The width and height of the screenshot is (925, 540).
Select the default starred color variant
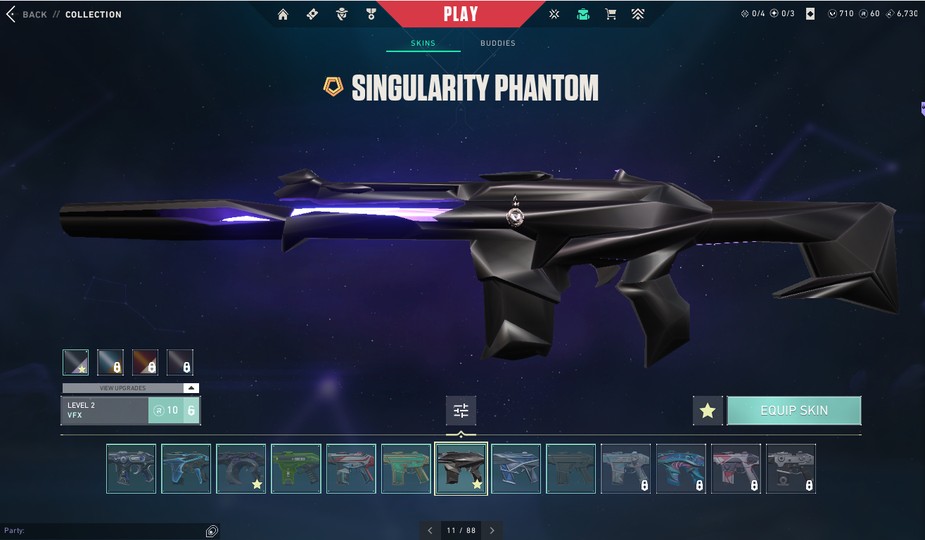(76, 362)
